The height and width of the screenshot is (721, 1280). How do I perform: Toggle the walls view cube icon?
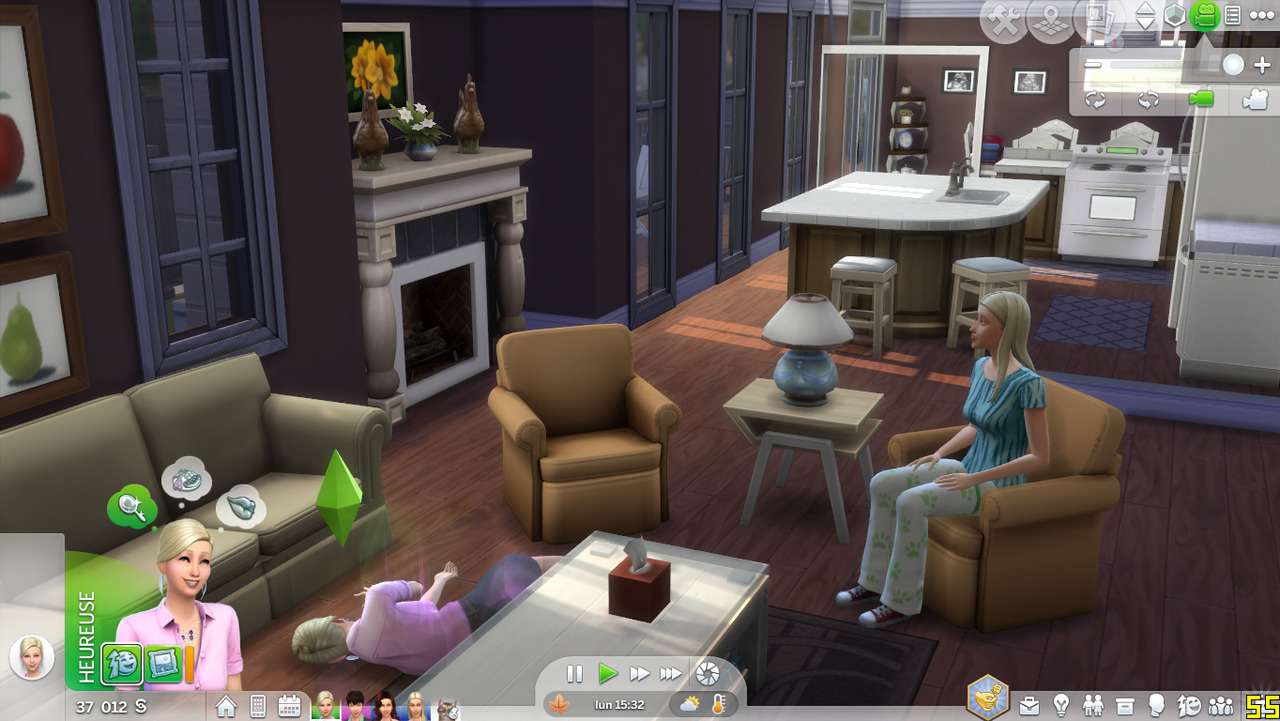[1174, 15]
